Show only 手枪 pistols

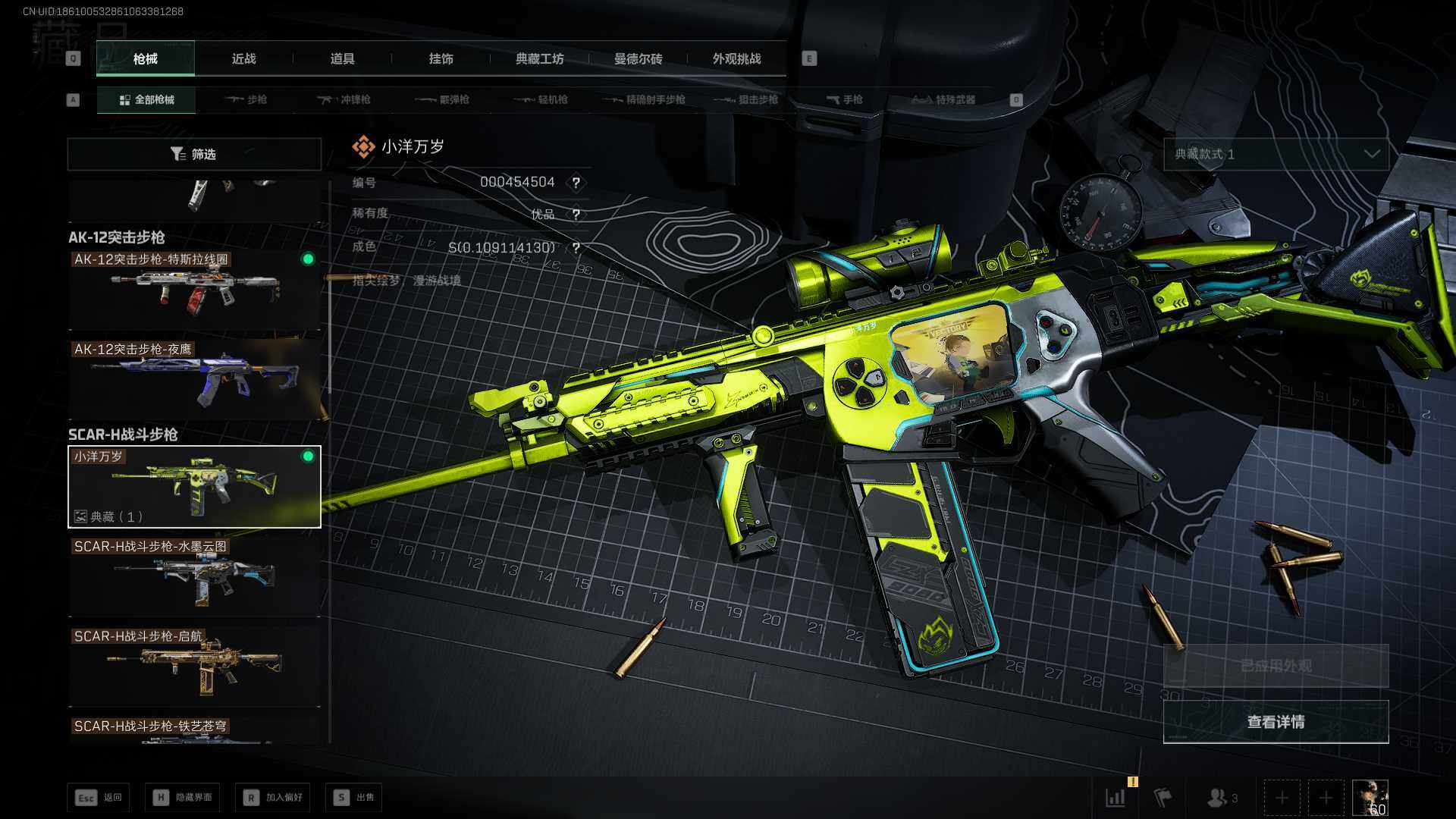(845, 99)
